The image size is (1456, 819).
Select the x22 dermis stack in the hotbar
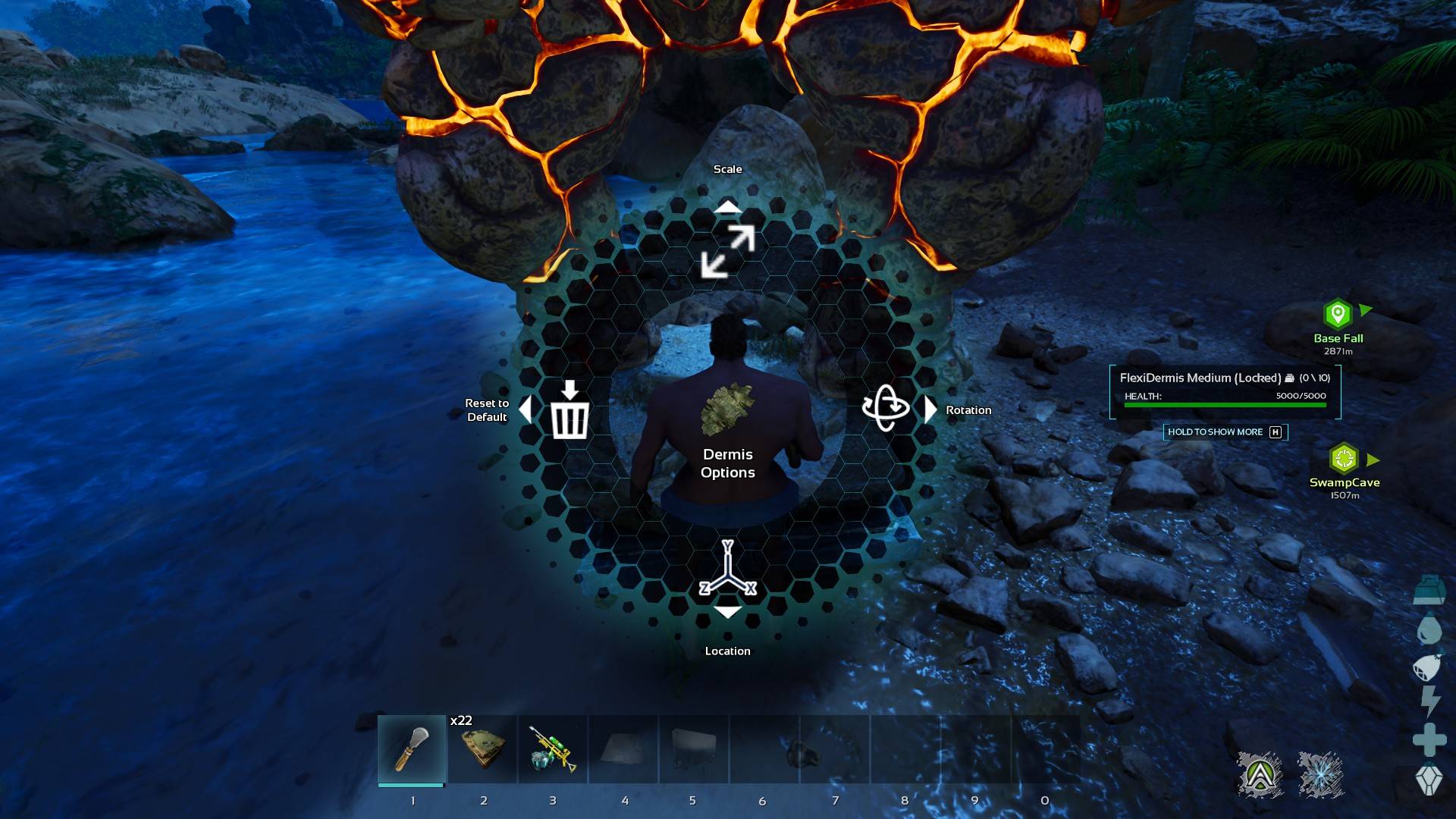[483, 749]
